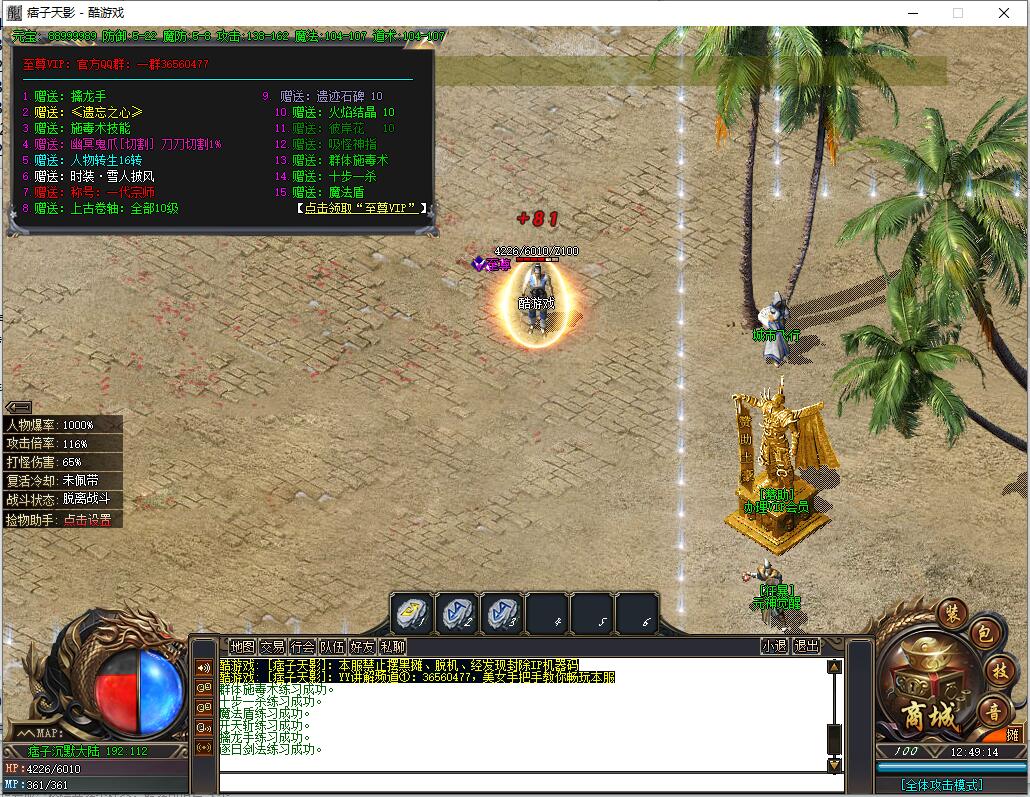Show the 好友 friends list
The height and width of the screenshot is (797, 1030).
tap(363, 647)
